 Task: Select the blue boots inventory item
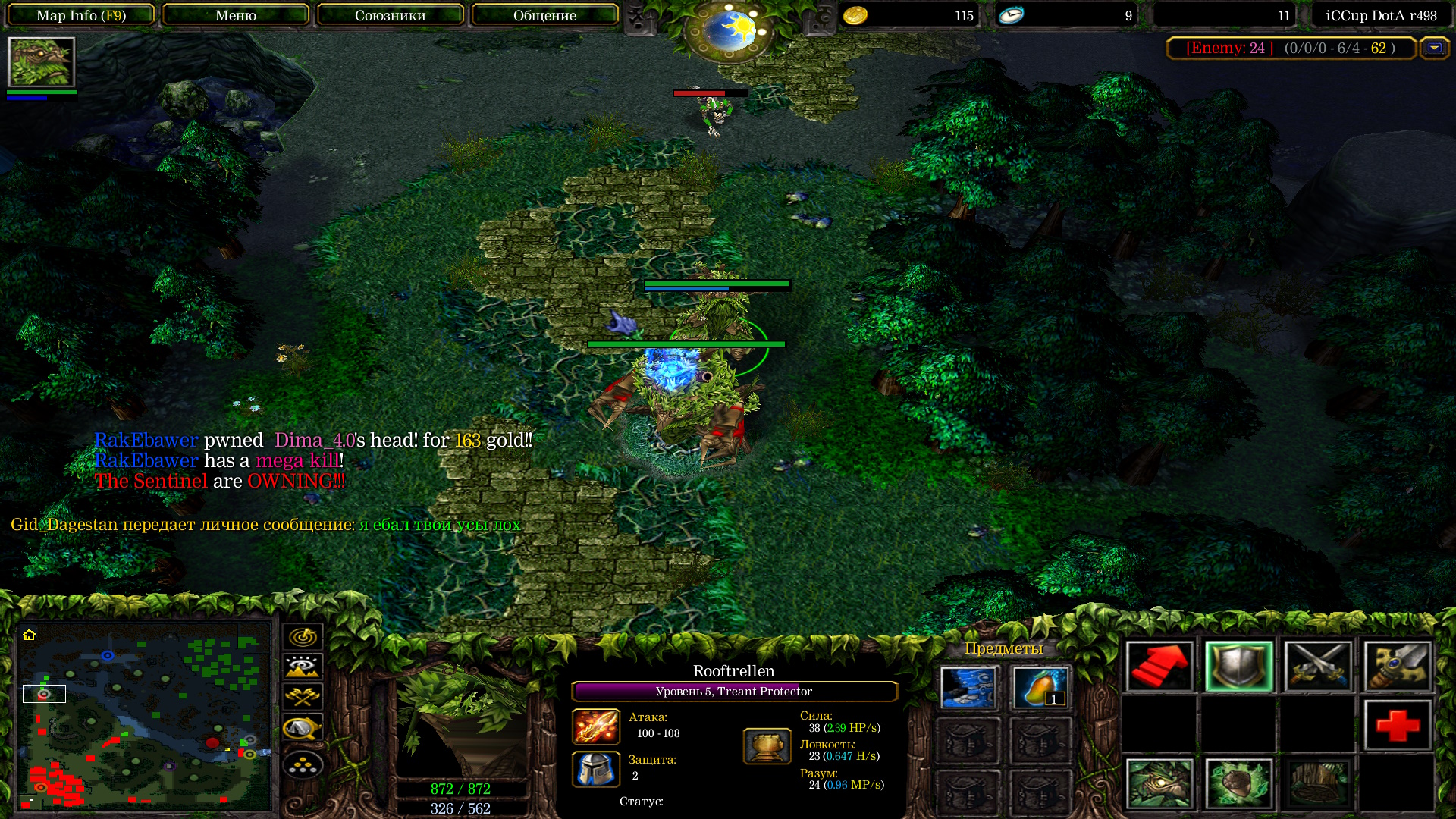click(x=968, y=688)
